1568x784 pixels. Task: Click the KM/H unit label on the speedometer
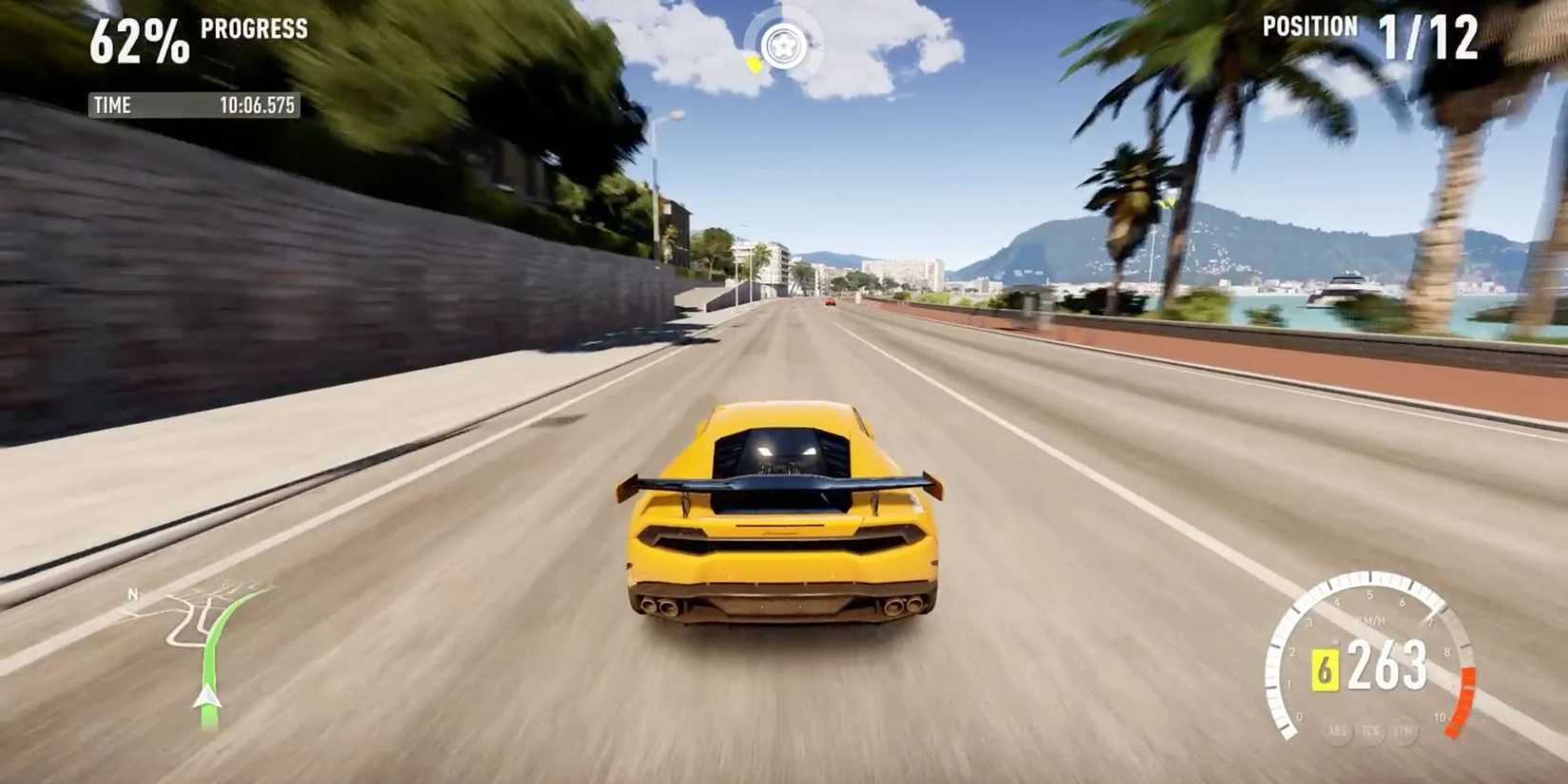coord(1369,620)
